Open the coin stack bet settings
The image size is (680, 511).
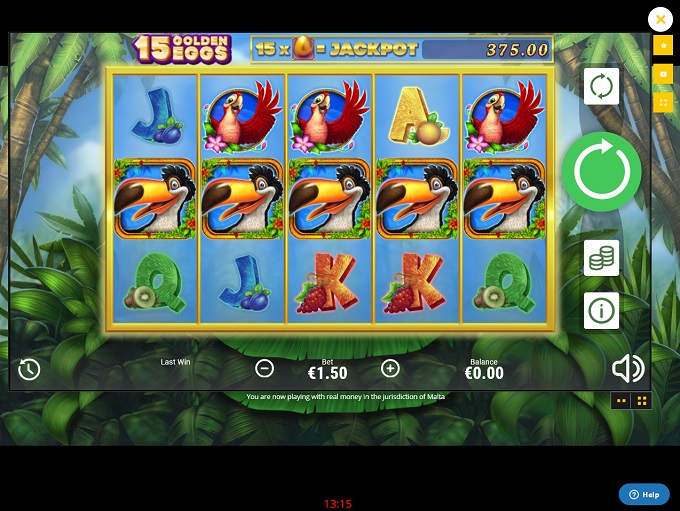(x=601, y=258)
